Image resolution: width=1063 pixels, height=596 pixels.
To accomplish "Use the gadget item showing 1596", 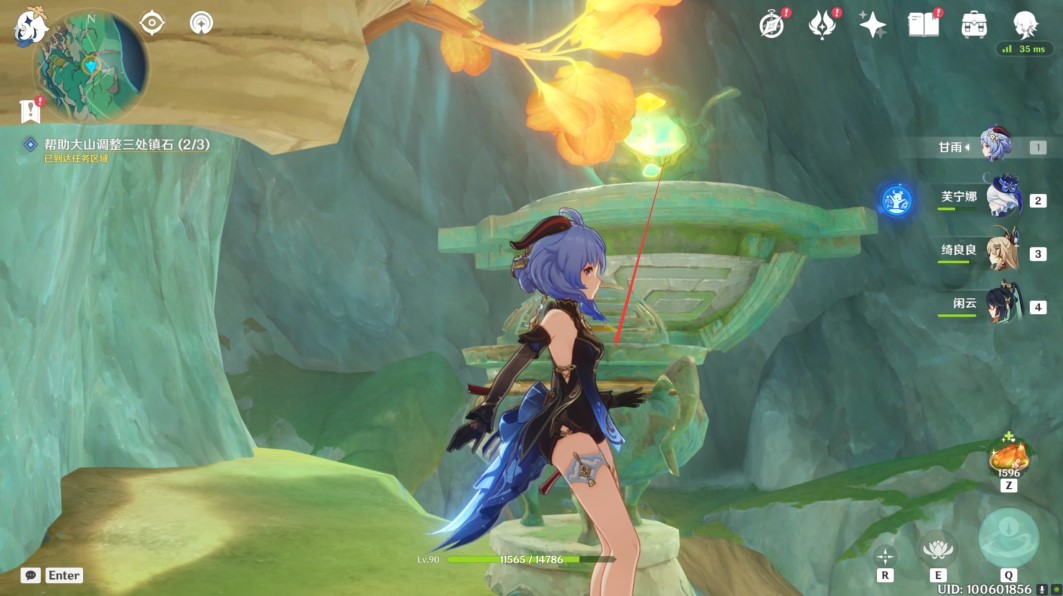I will [x=1008, y=458].
